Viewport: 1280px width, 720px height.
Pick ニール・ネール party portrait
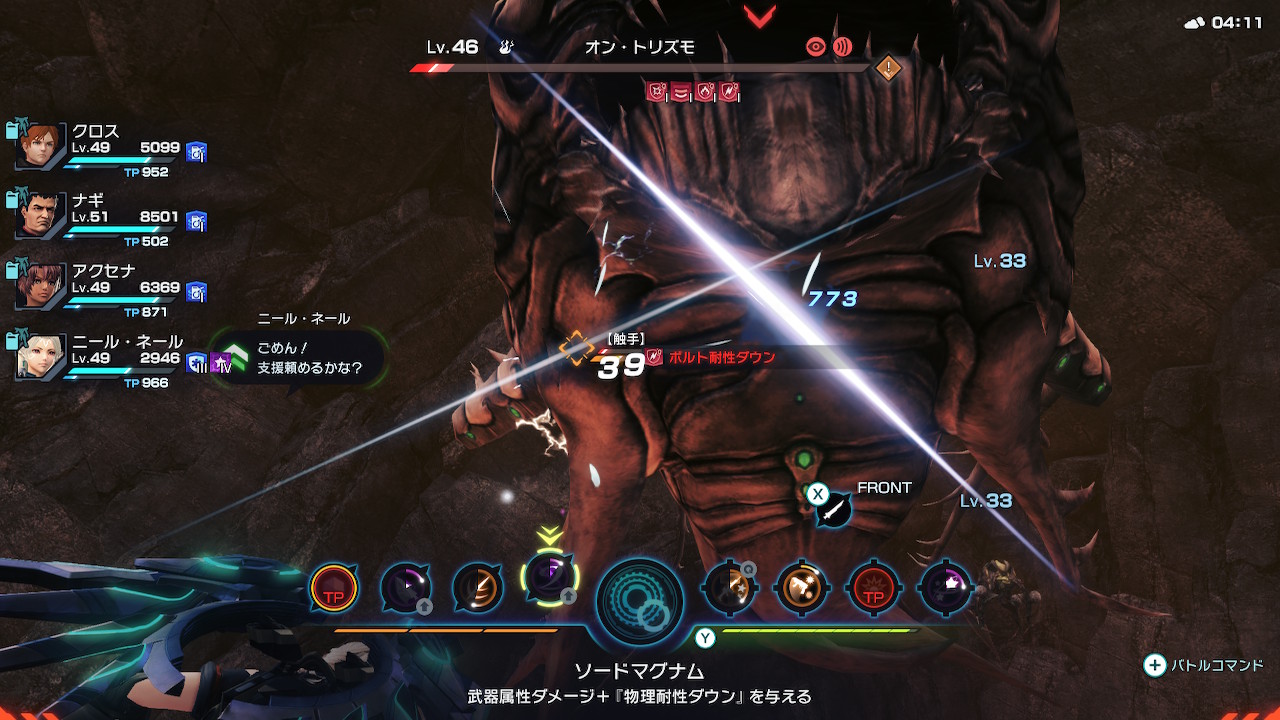click(40, 357)
